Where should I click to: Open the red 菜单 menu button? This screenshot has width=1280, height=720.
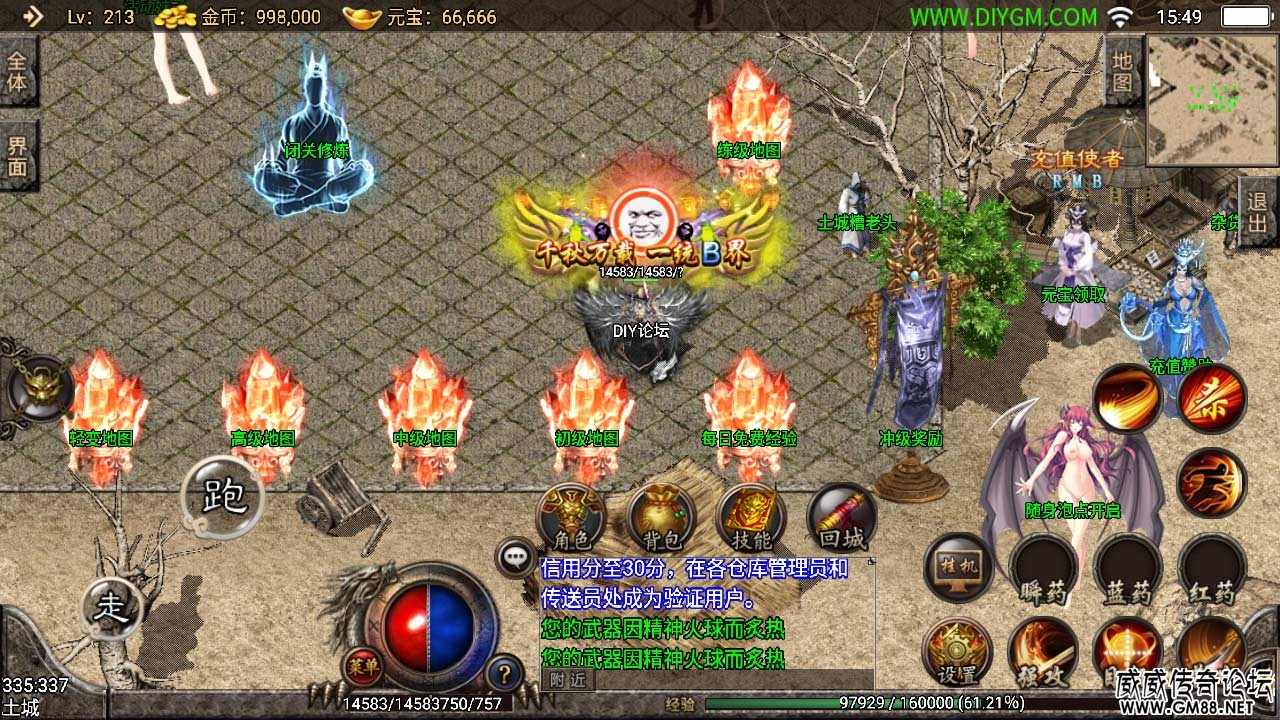click(x=362, y=665)
